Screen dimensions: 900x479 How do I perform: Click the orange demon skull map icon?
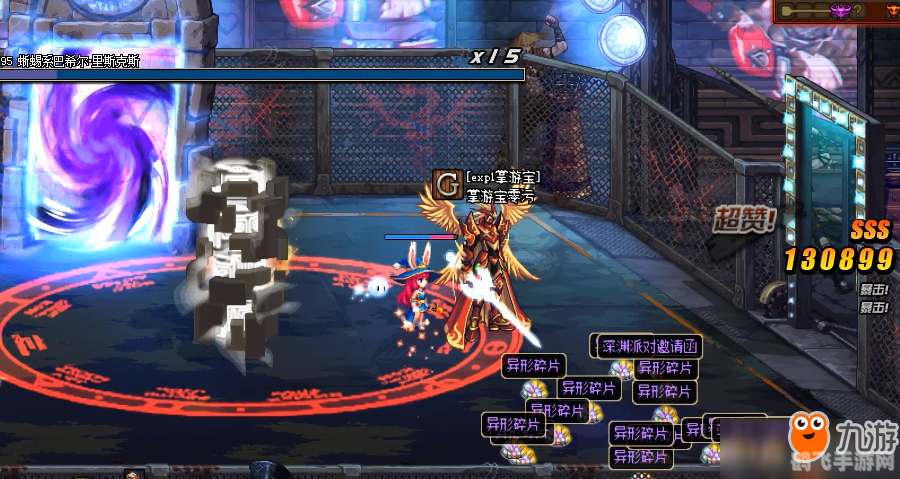[893, 11]
